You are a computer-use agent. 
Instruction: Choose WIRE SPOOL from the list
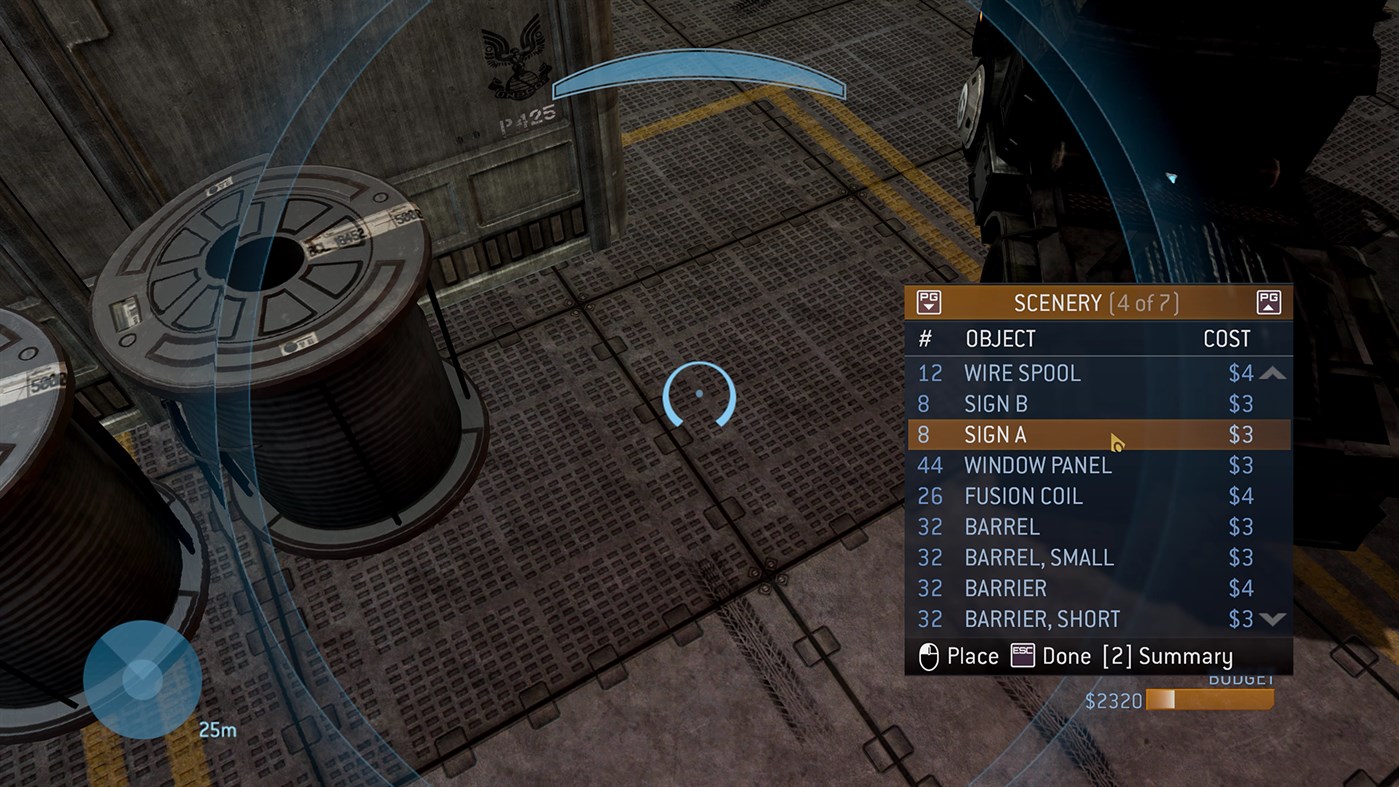[1022, 372]
